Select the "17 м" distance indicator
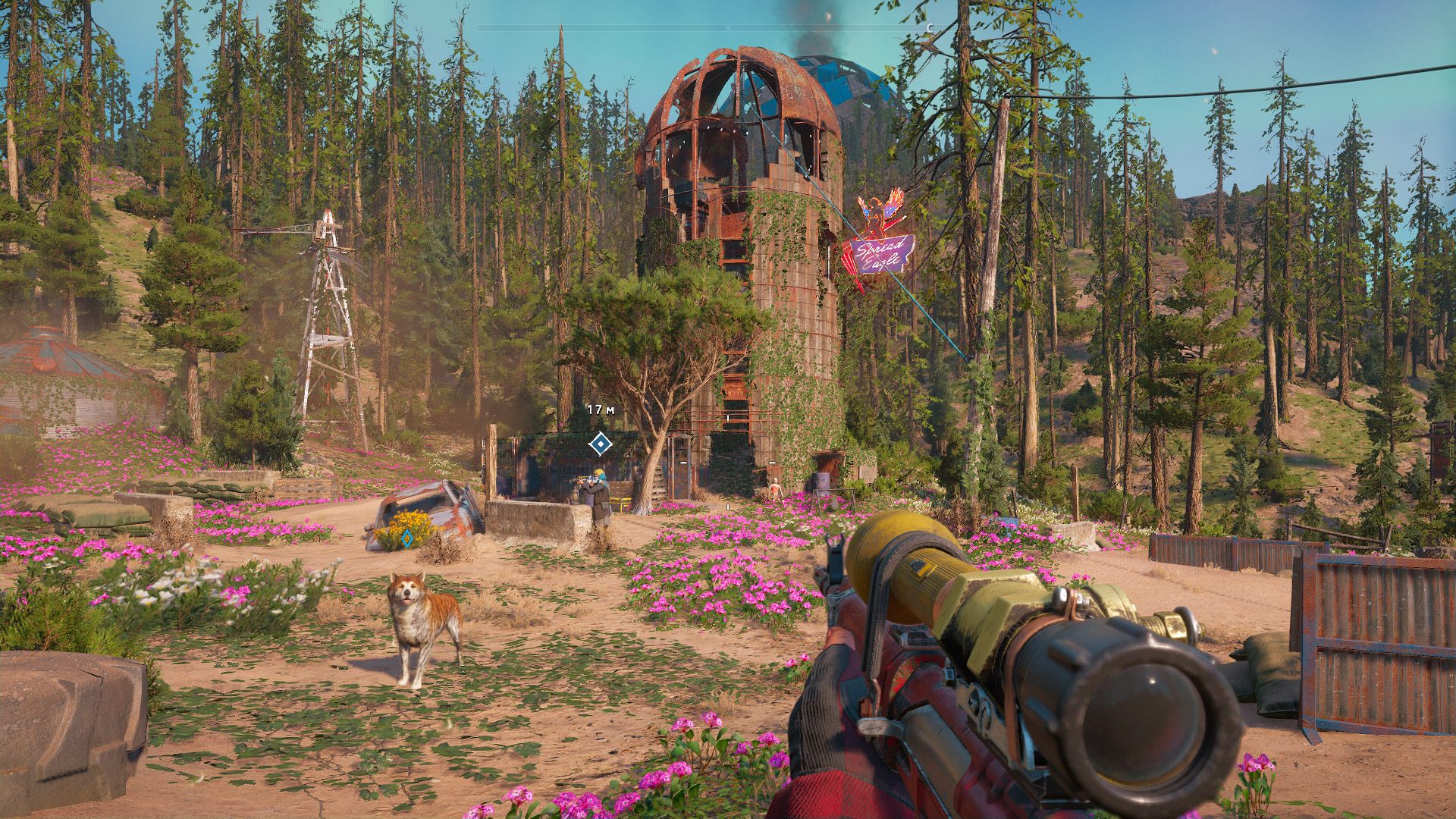This screenshot has width=1456, height=819. coord(599,408)
